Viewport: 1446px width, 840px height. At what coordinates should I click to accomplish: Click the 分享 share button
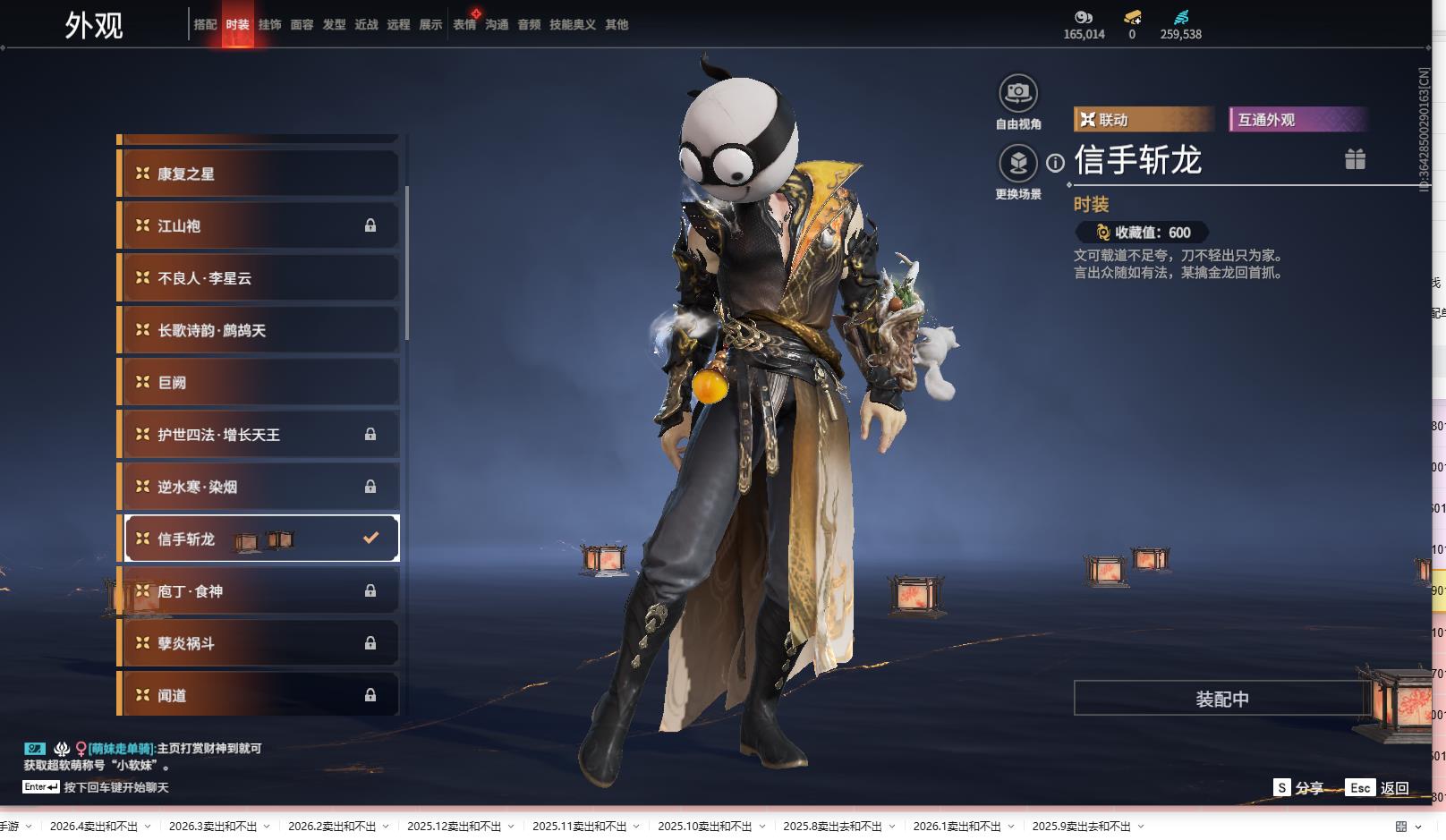point(1299,788)
